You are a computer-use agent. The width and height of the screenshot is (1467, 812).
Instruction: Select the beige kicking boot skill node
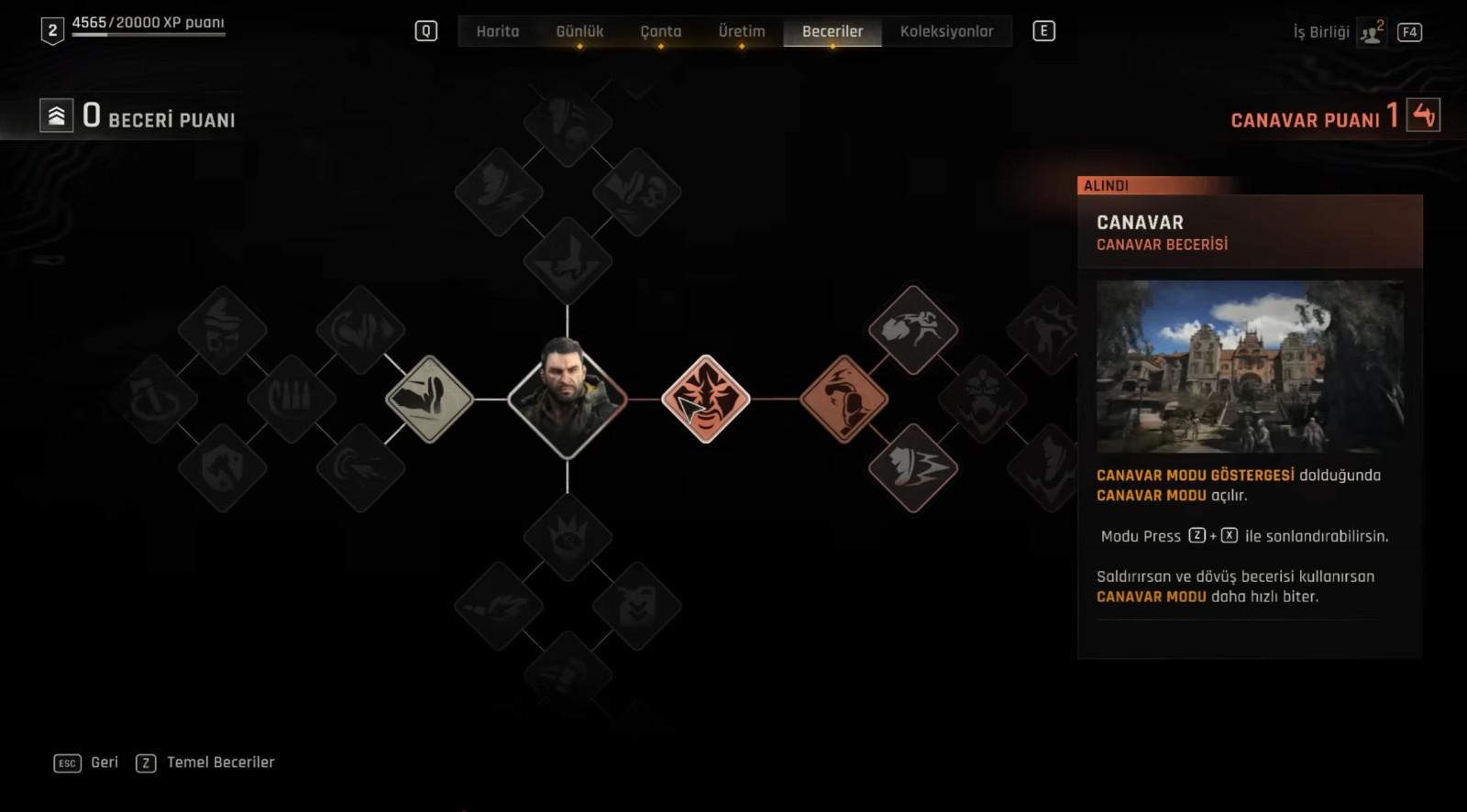point(429,399)
